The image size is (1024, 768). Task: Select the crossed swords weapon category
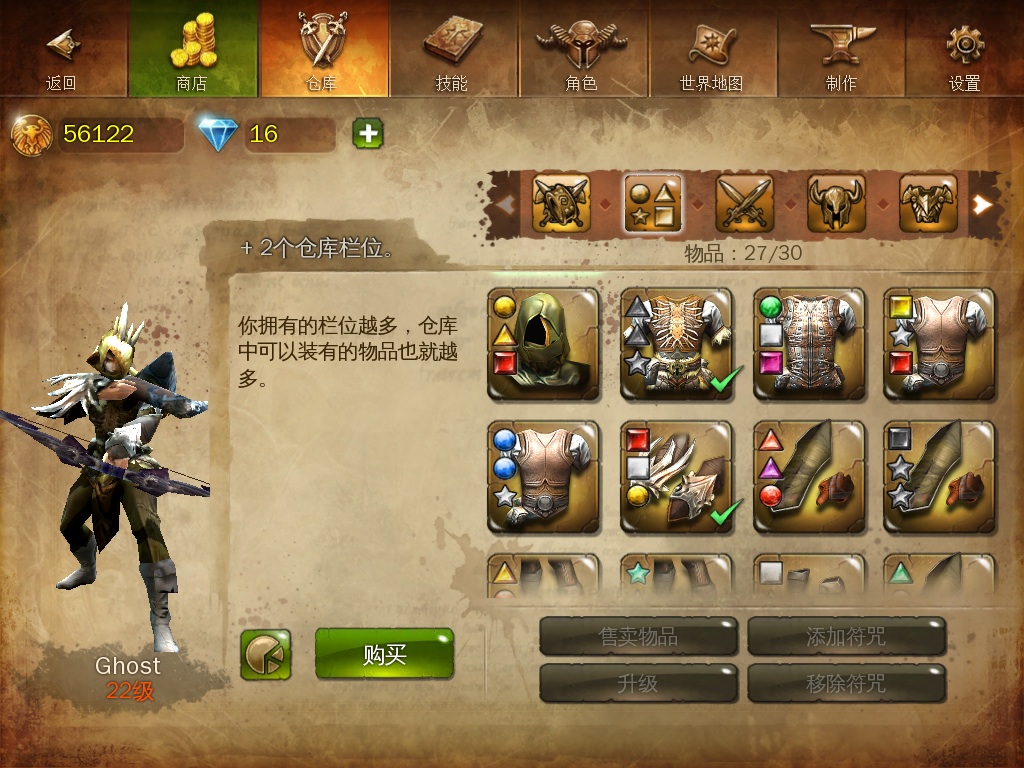(x=745, y=204)
